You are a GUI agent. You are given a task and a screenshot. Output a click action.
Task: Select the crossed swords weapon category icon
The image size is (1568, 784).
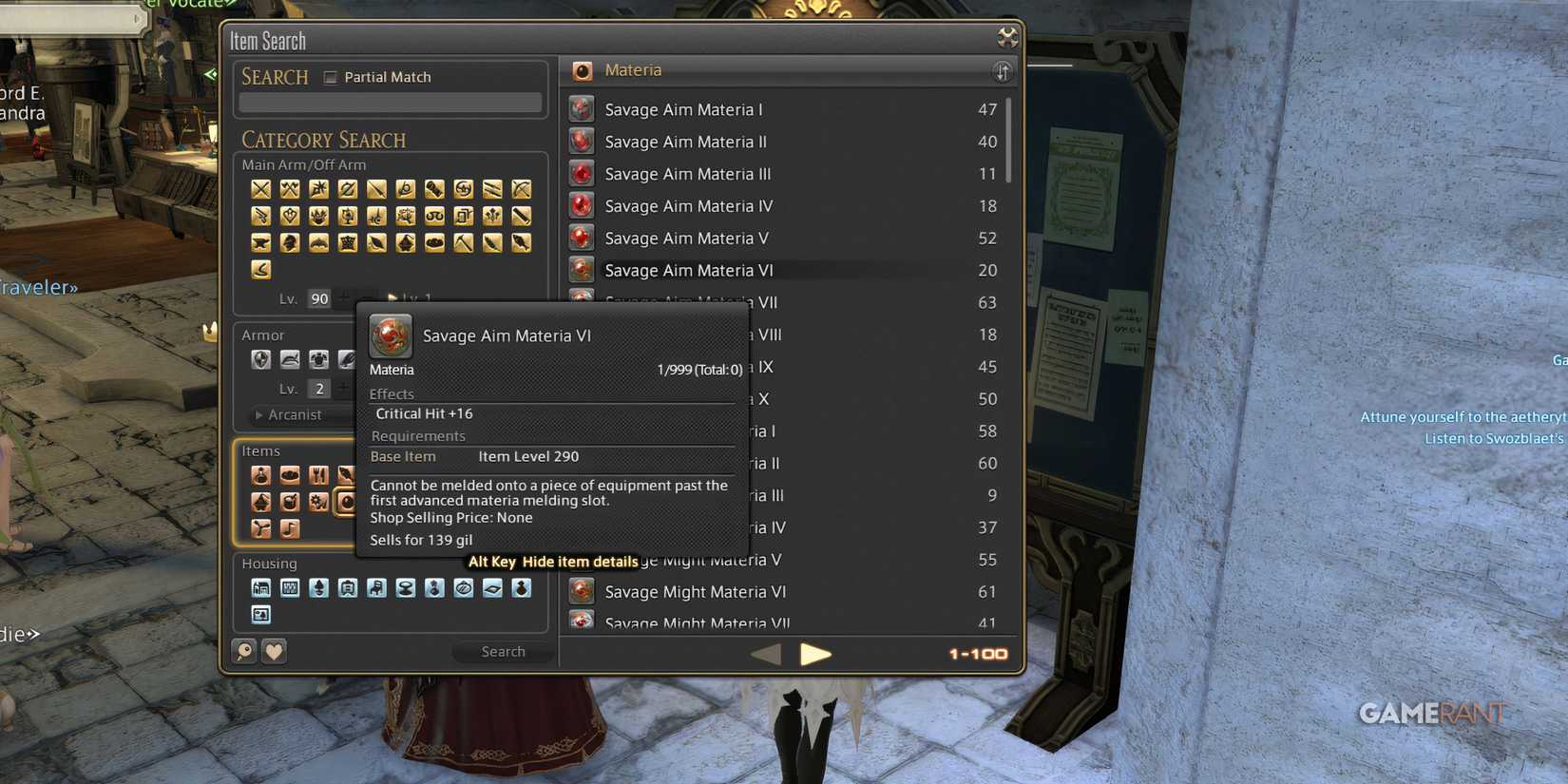click(x=260, y=189)
